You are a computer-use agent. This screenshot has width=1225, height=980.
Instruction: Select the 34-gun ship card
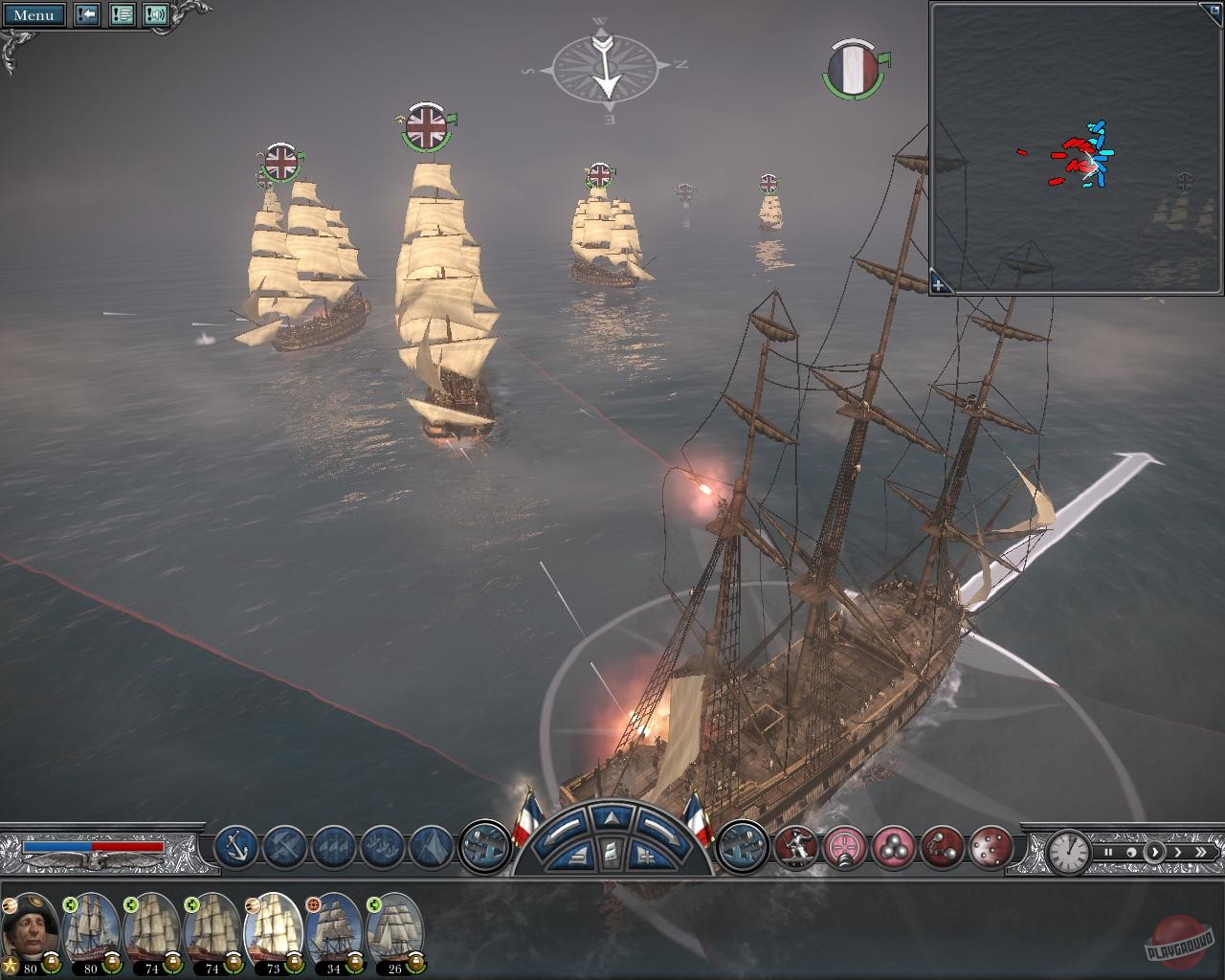click(x=333, y=933)
